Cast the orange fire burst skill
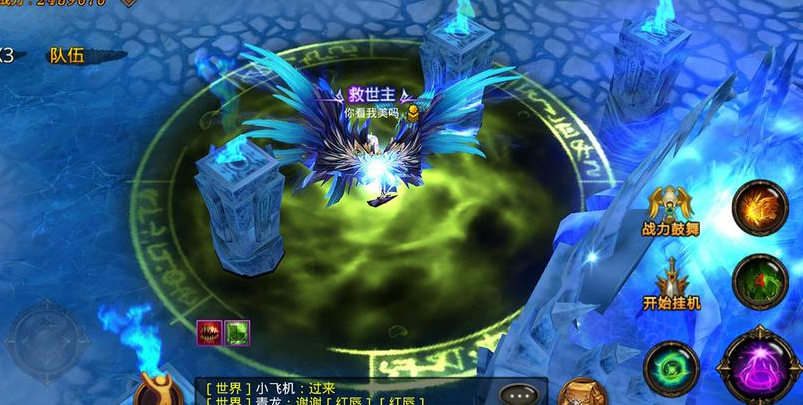803x405 pixels. pyautogui.click(x=760, y=207)
